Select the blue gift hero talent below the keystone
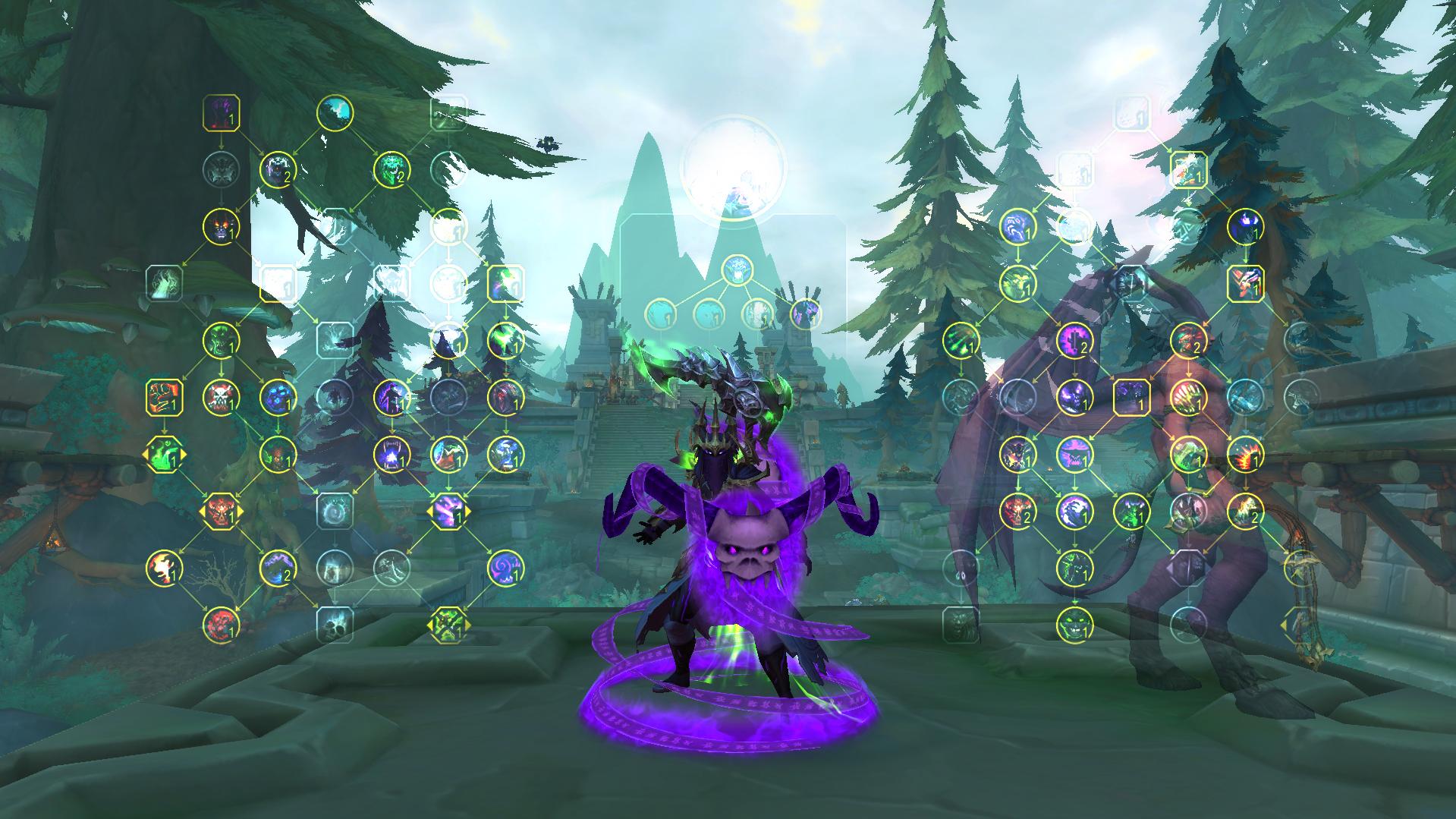Image resolution: width=1456 pixels, height=819 pixels. tap(736, 272)
